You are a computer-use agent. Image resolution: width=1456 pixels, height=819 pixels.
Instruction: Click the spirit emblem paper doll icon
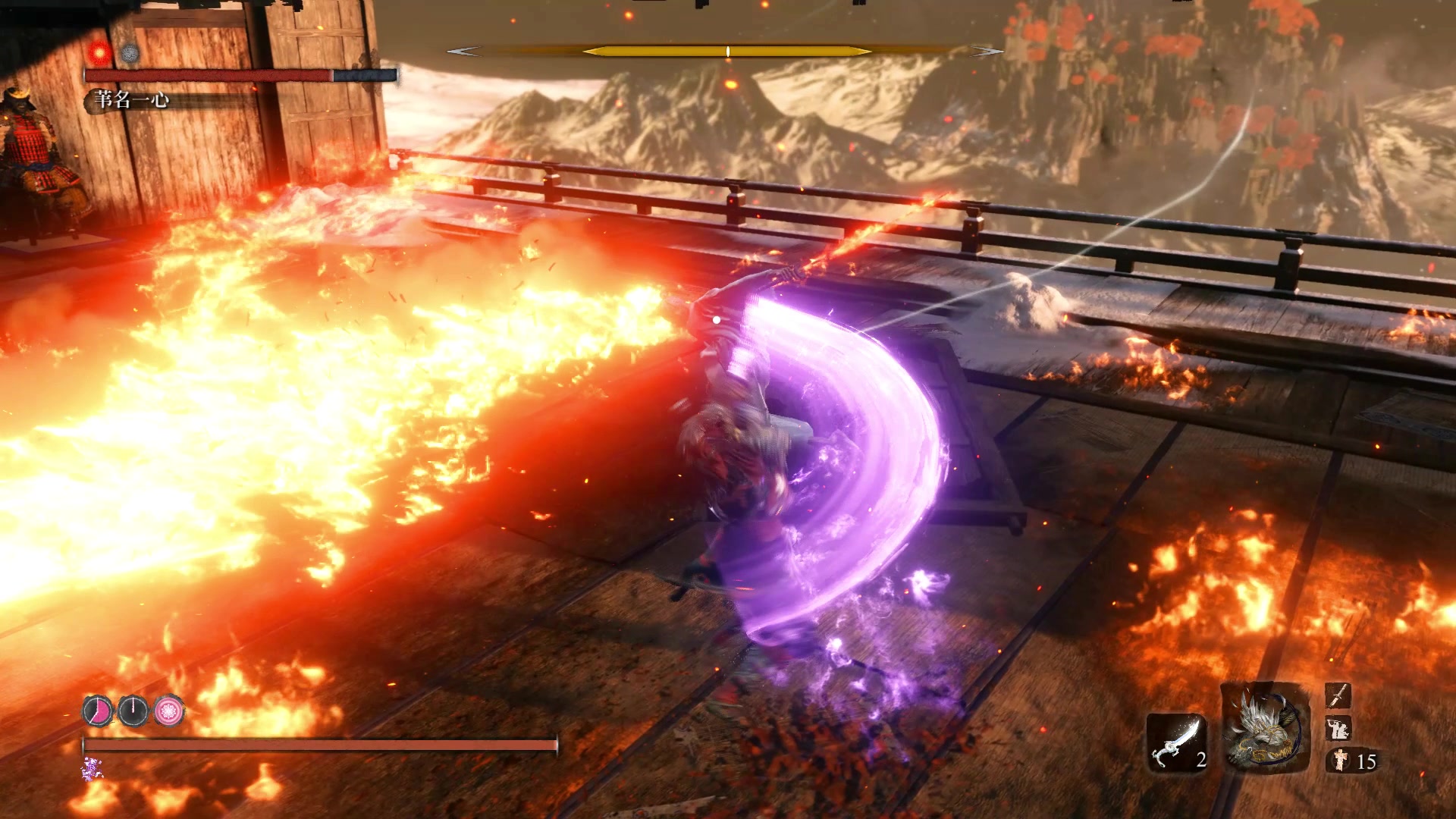(1340, 760)
